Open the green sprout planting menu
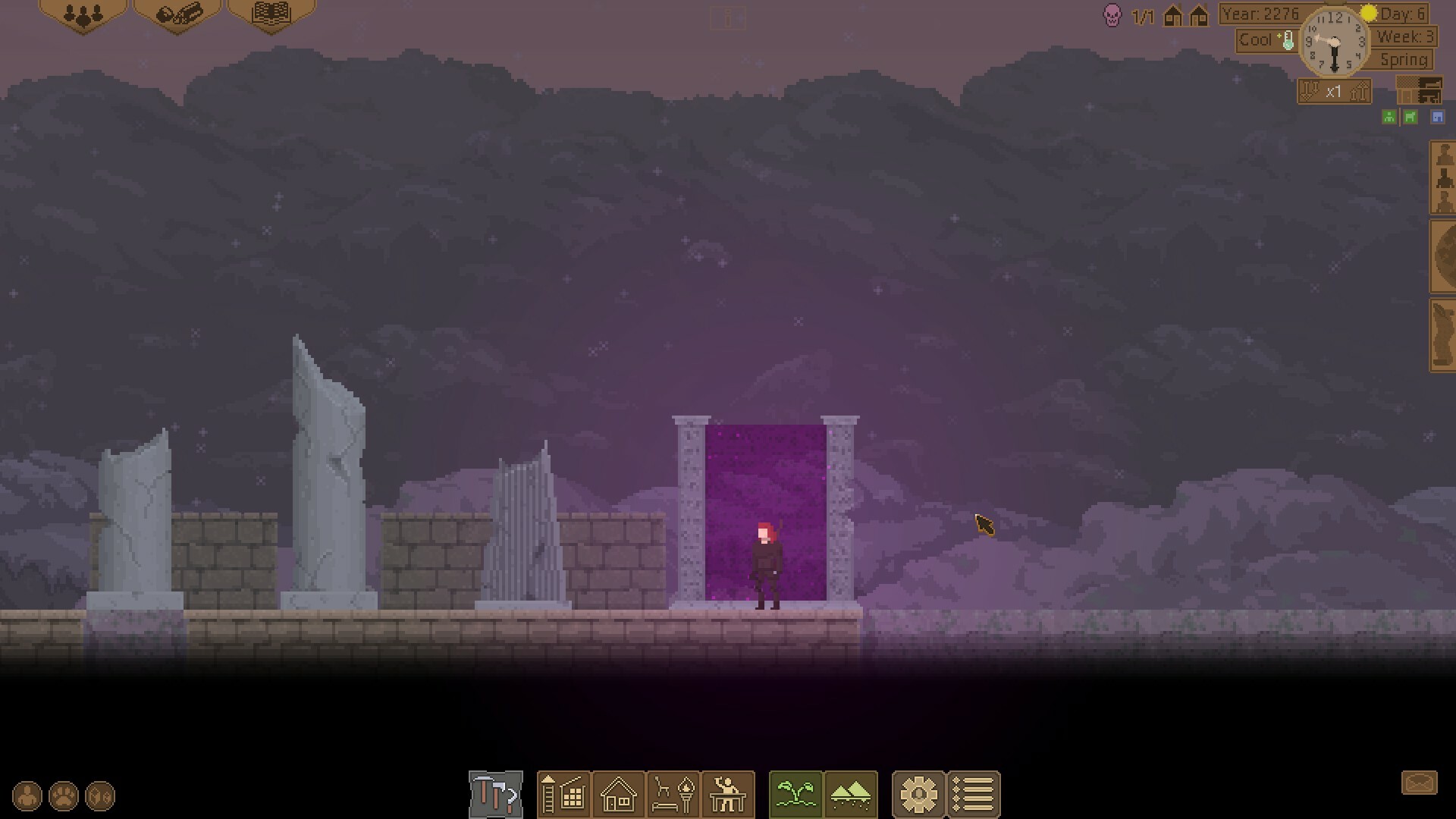1456x819 pixels. [x=795, y=795]
